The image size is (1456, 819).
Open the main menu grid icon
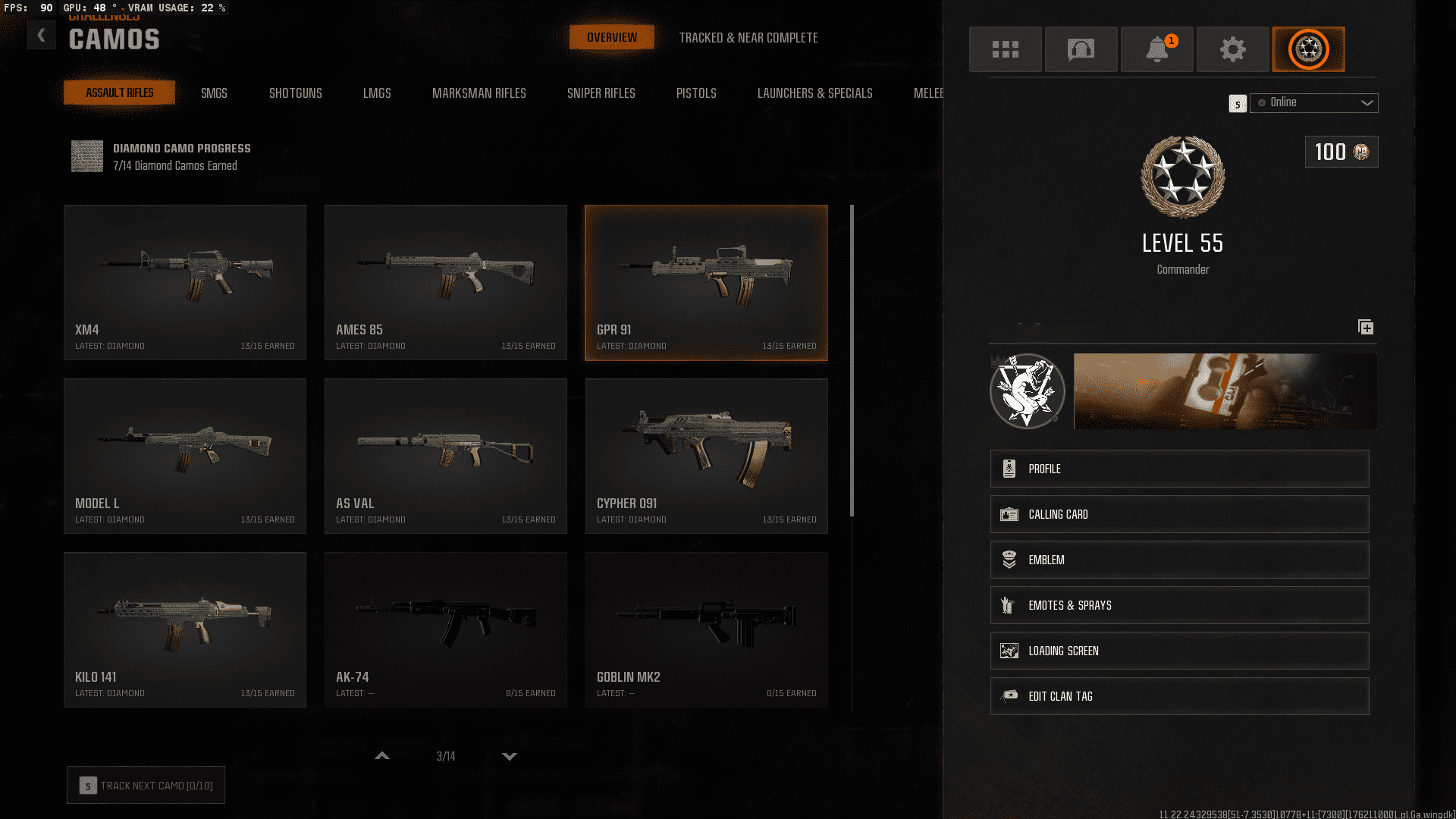[1005, 49]
